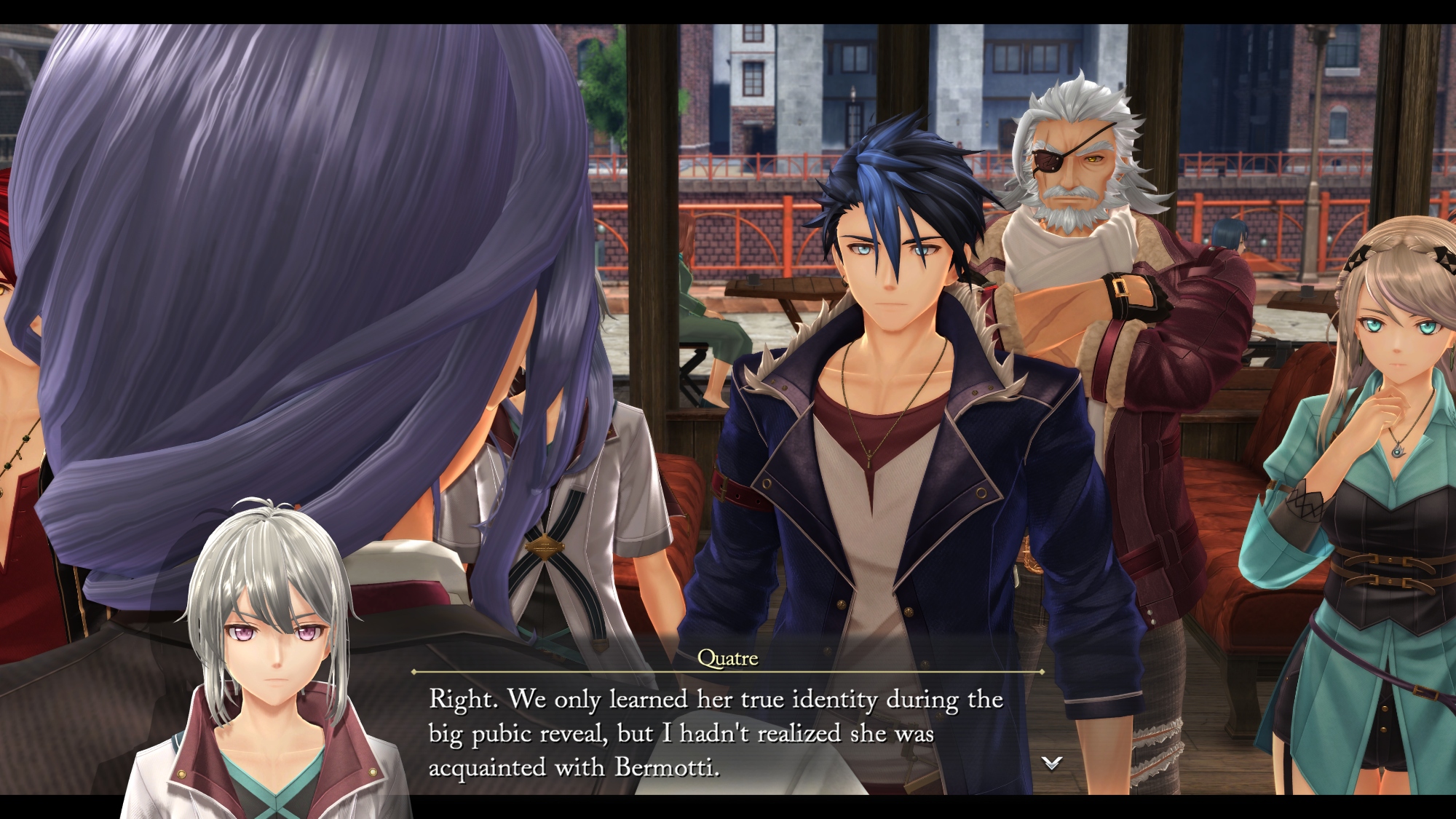1456x819 pixels.
Task: Advance dialogue with the down arrow indicator
Action: (1052, 763)
